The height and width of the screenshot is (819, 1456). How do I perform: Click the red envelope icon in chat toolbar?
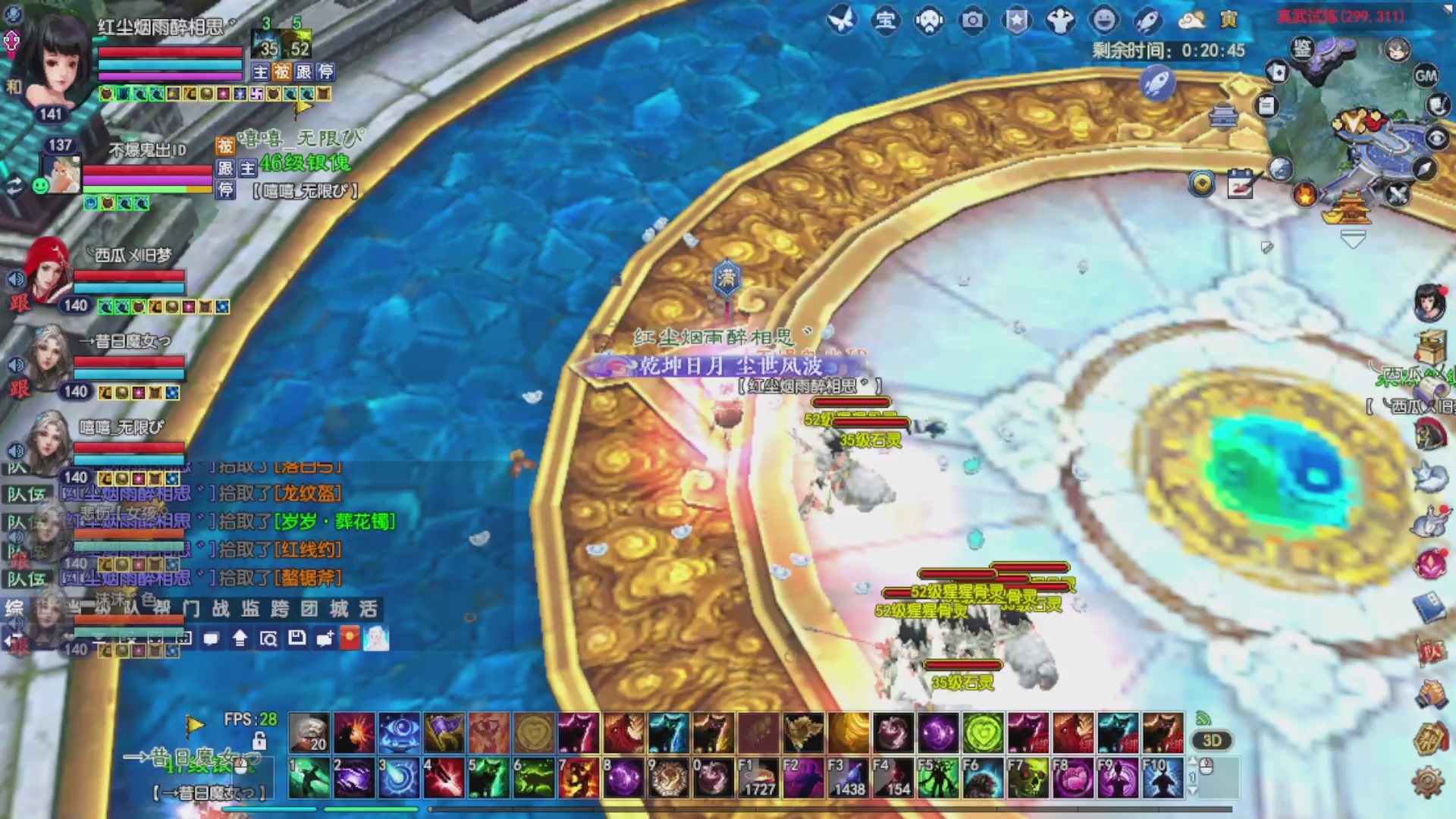[350, 639]
